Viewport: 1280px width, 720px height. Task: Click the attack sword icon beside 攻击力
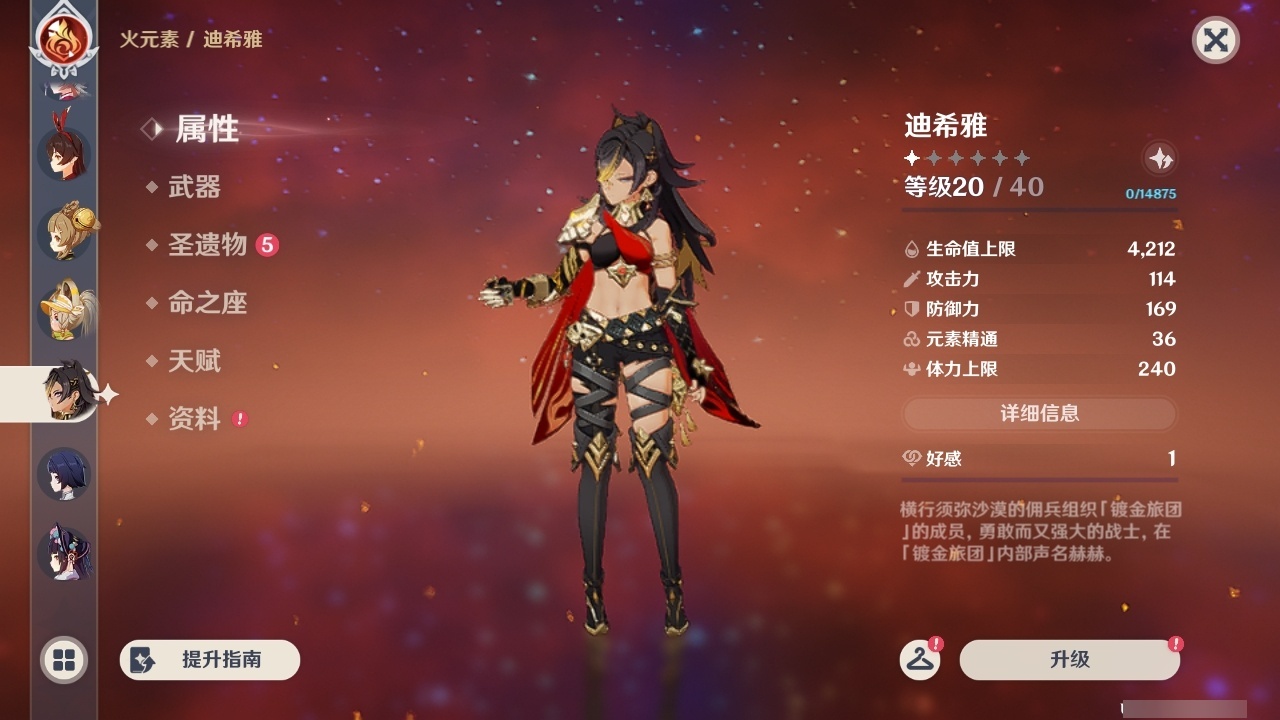point(911,279)
